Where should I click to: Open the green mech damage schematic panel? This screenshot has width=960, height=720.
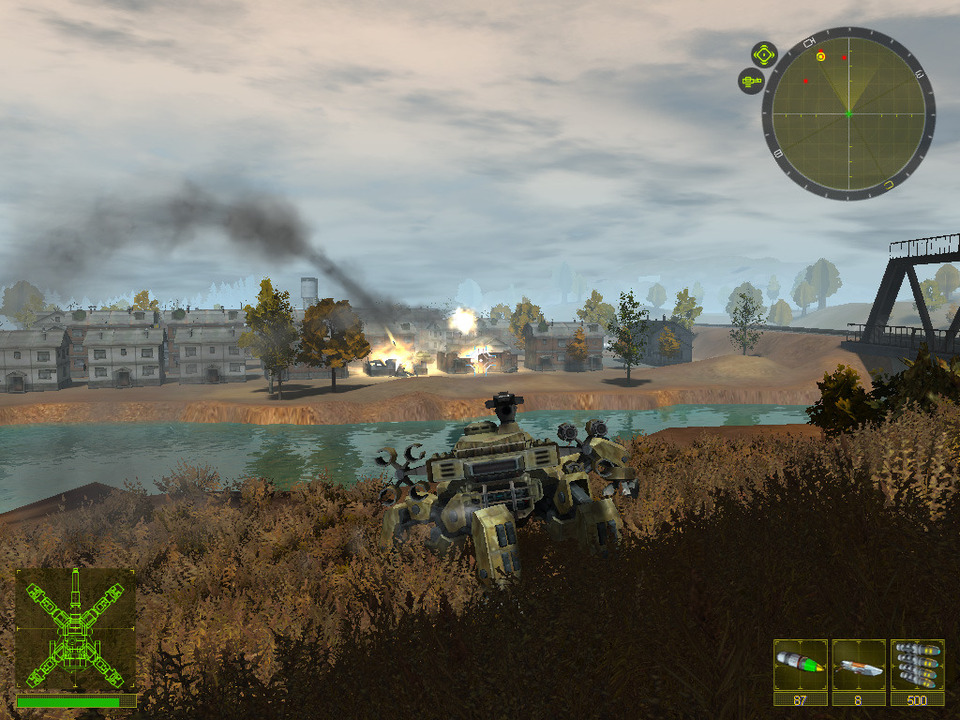coord(75,629)
